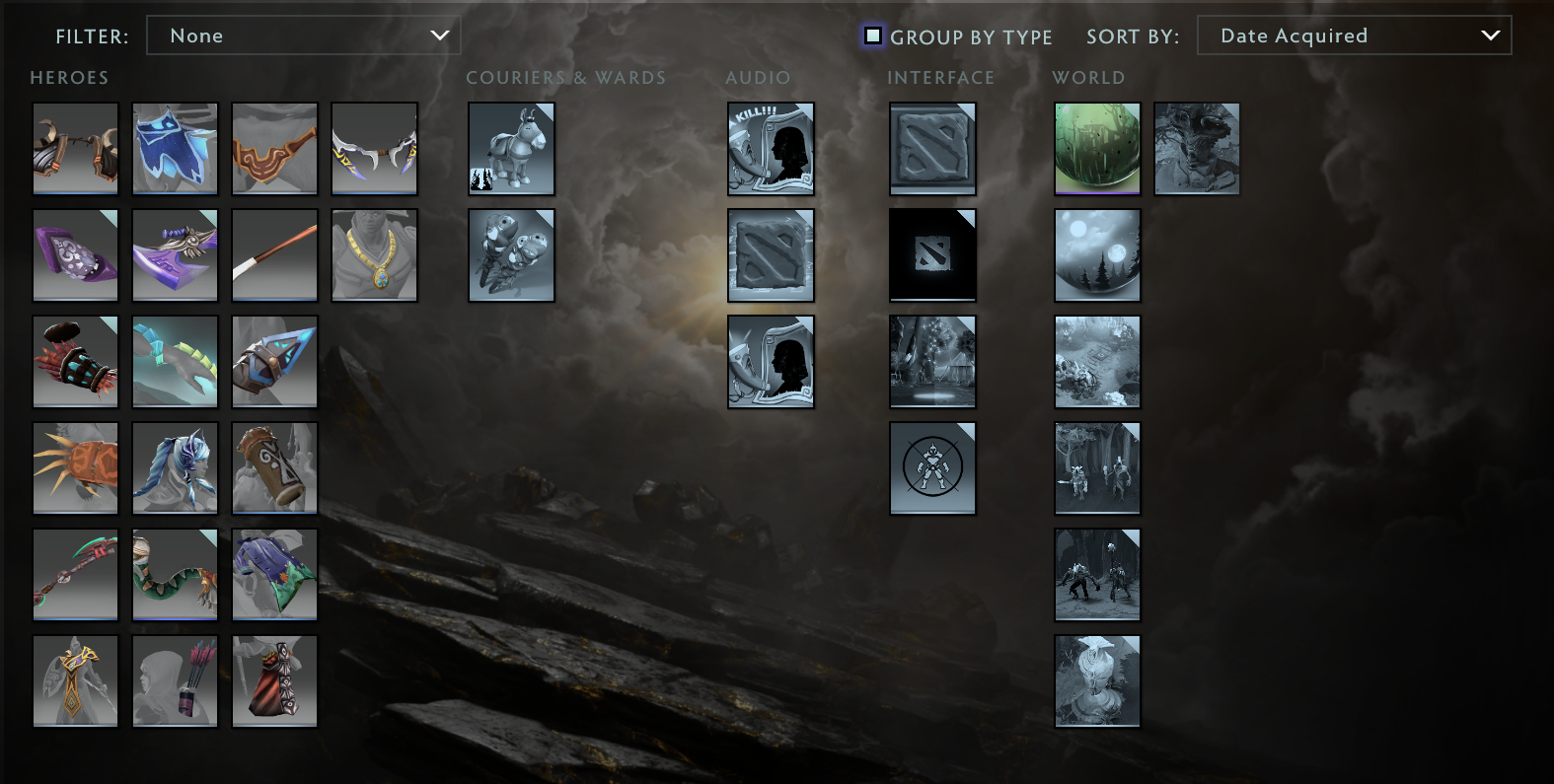Select the crossed-swords interface item
Viewport: 1554px width, 784px height.
[x=931, y=468]
